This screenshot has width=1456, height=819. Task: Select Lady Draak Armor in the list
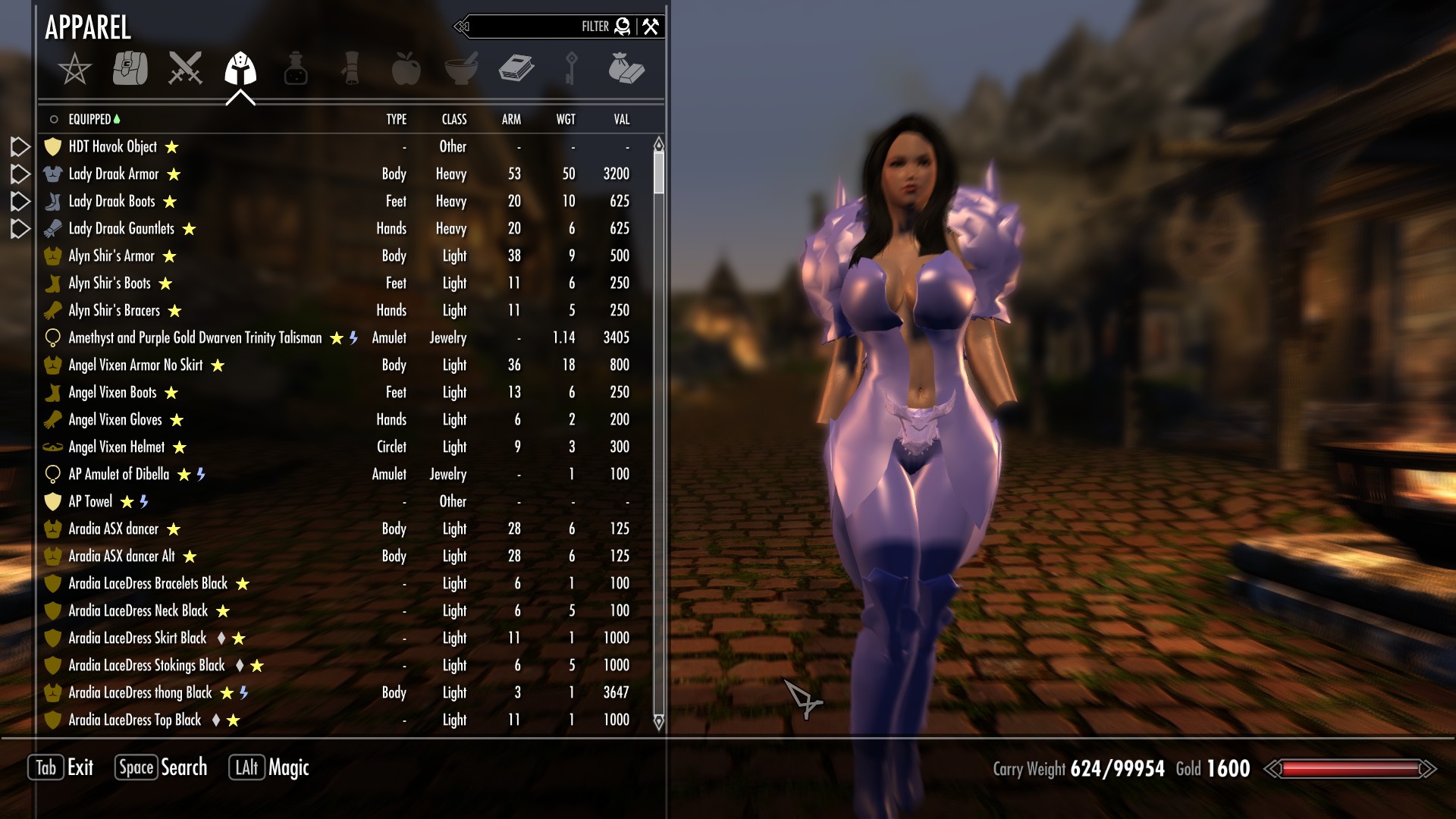tap(114, 174)
